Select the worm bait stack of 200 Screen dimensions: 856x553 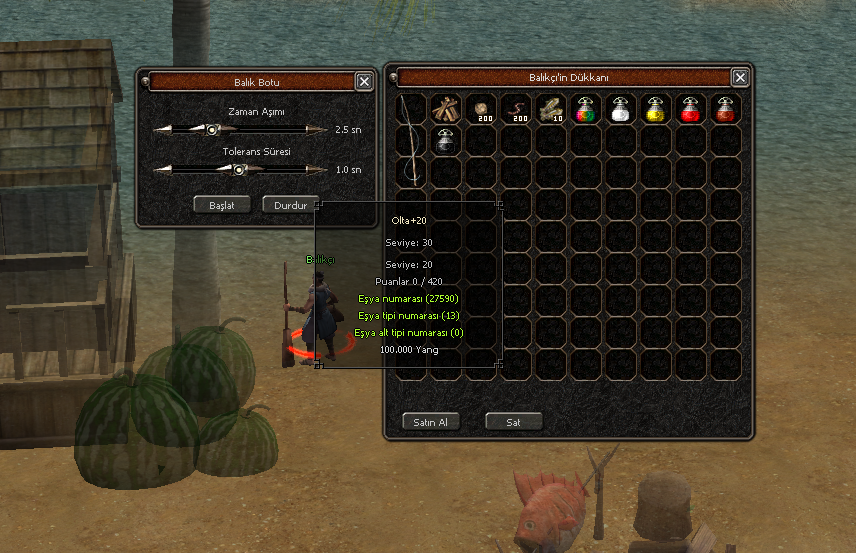[x=515, y=108]
